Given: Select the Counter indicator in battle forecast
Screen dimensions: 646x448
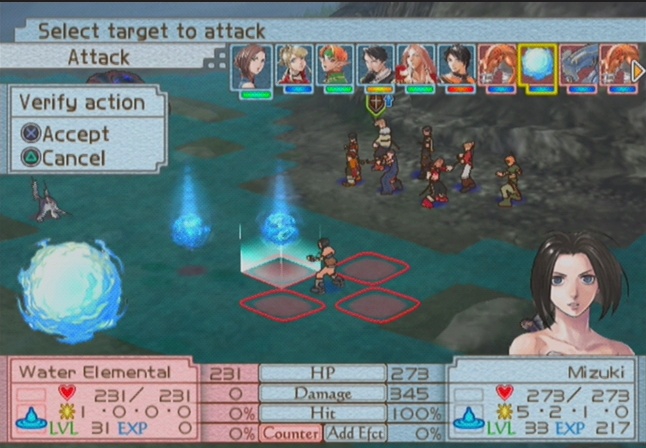Looking at the screenshot, I should coord(290,433).
